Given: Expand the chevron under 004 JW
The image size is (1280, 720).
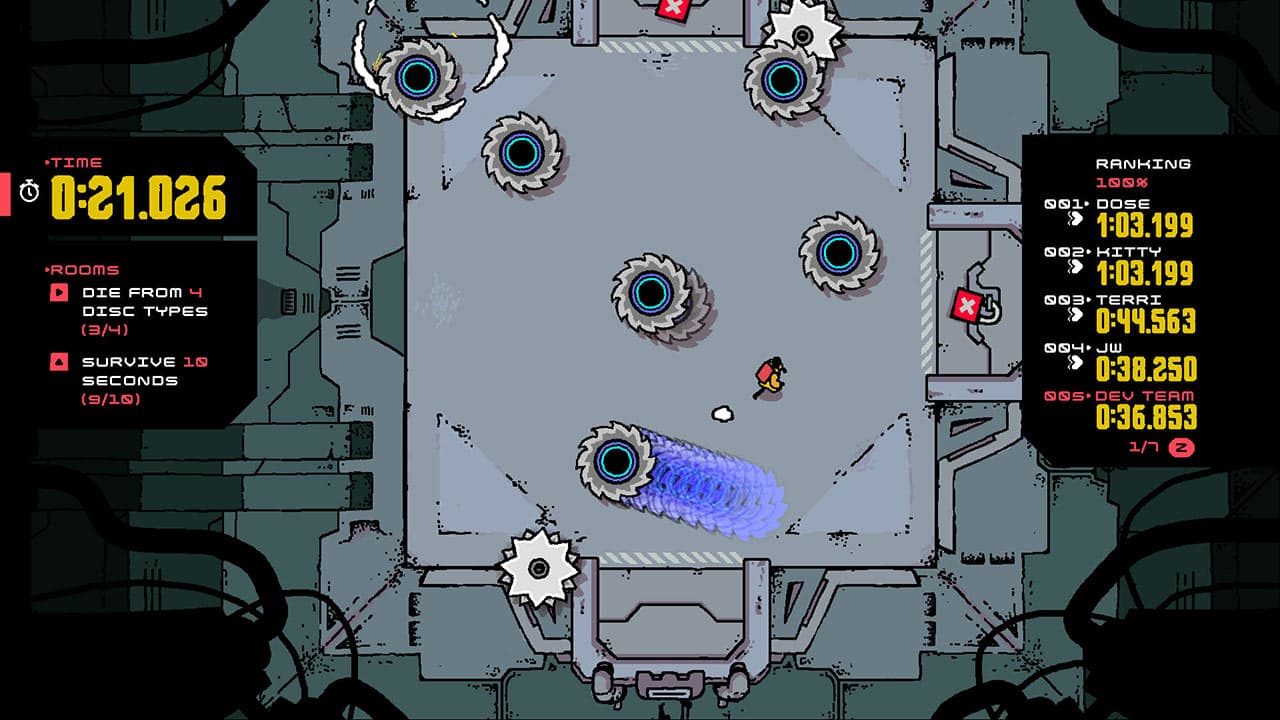Looking at the screenshot, I should 1075,363.
